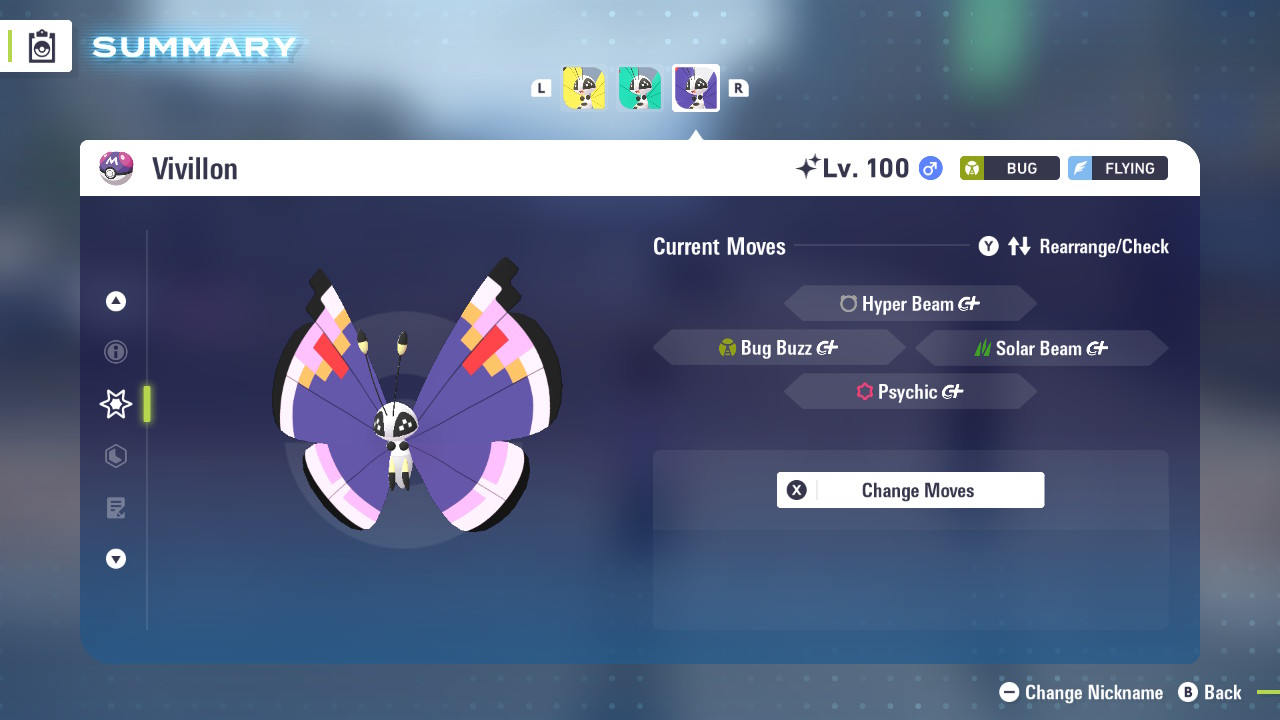Screen dimensions: 1280x720
Task: Click the Master Ball icon beside Vivillon's name
Action: (116, 167)
